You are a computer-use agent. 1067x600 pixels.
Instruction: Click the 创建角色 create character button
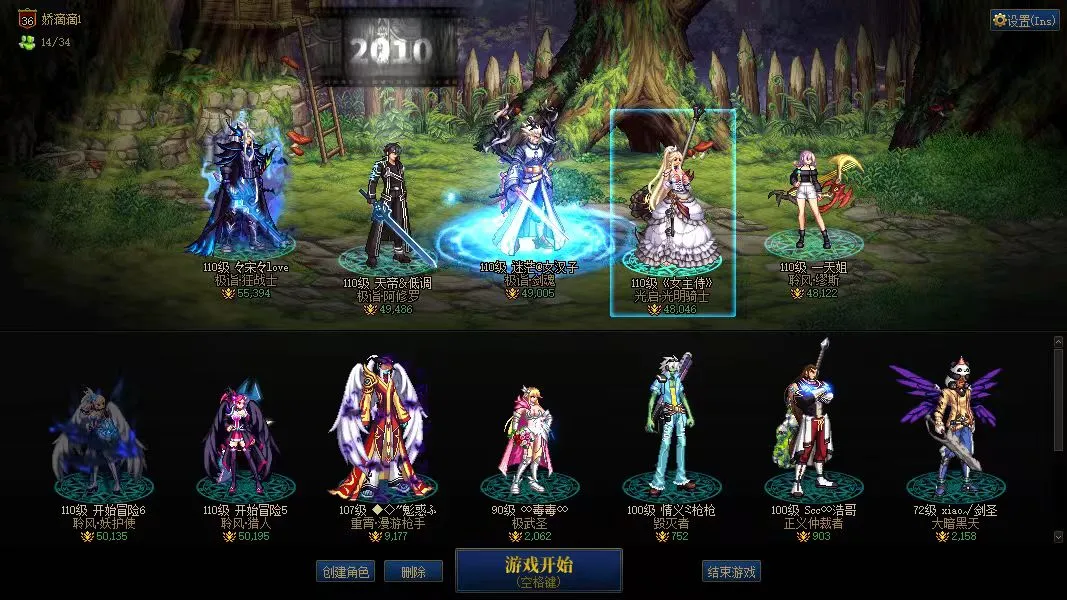[x=345, y=572]
